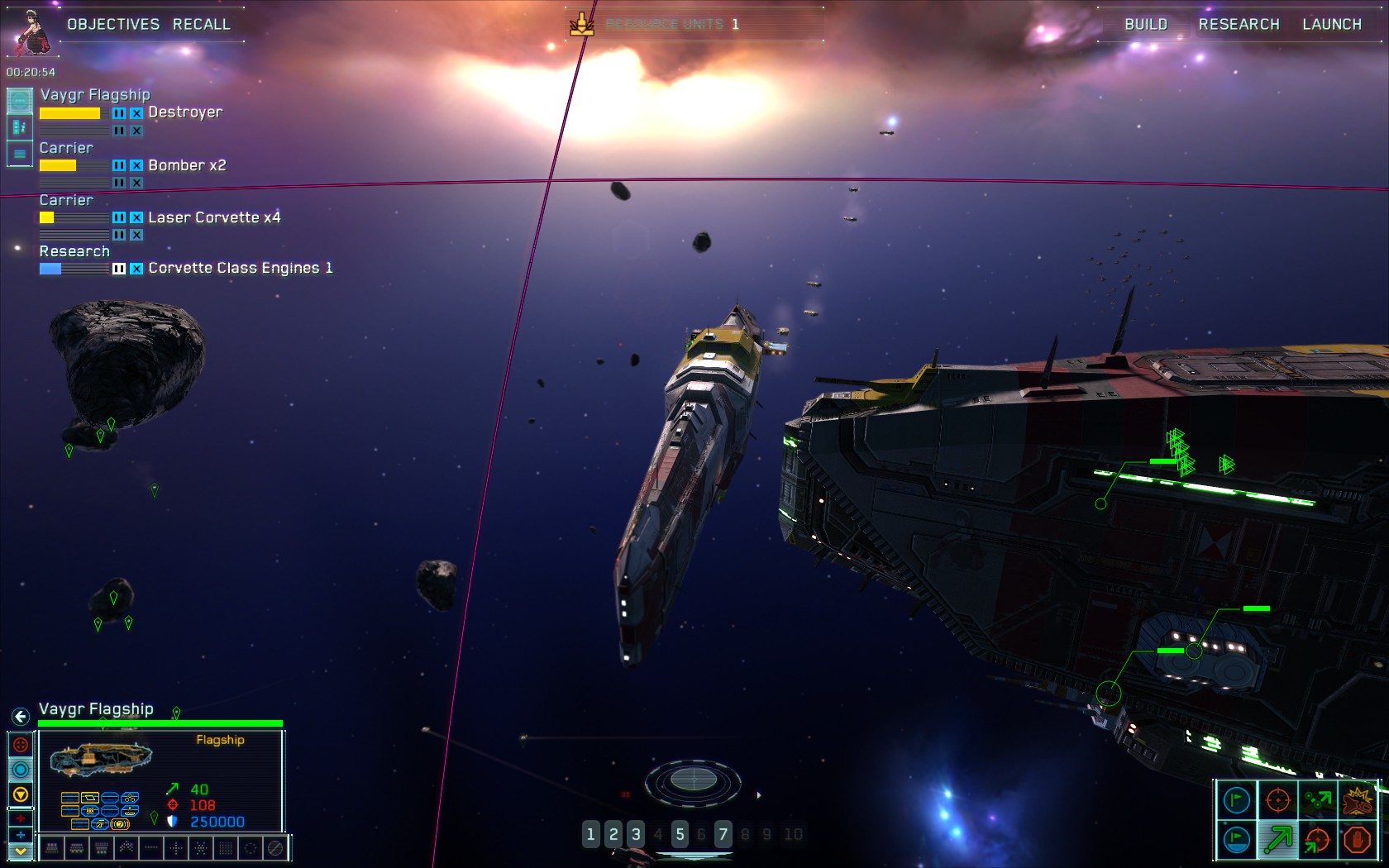Open the Research menu
Viewport: 1389px width, 868px height.
(x=1239, y=24)
